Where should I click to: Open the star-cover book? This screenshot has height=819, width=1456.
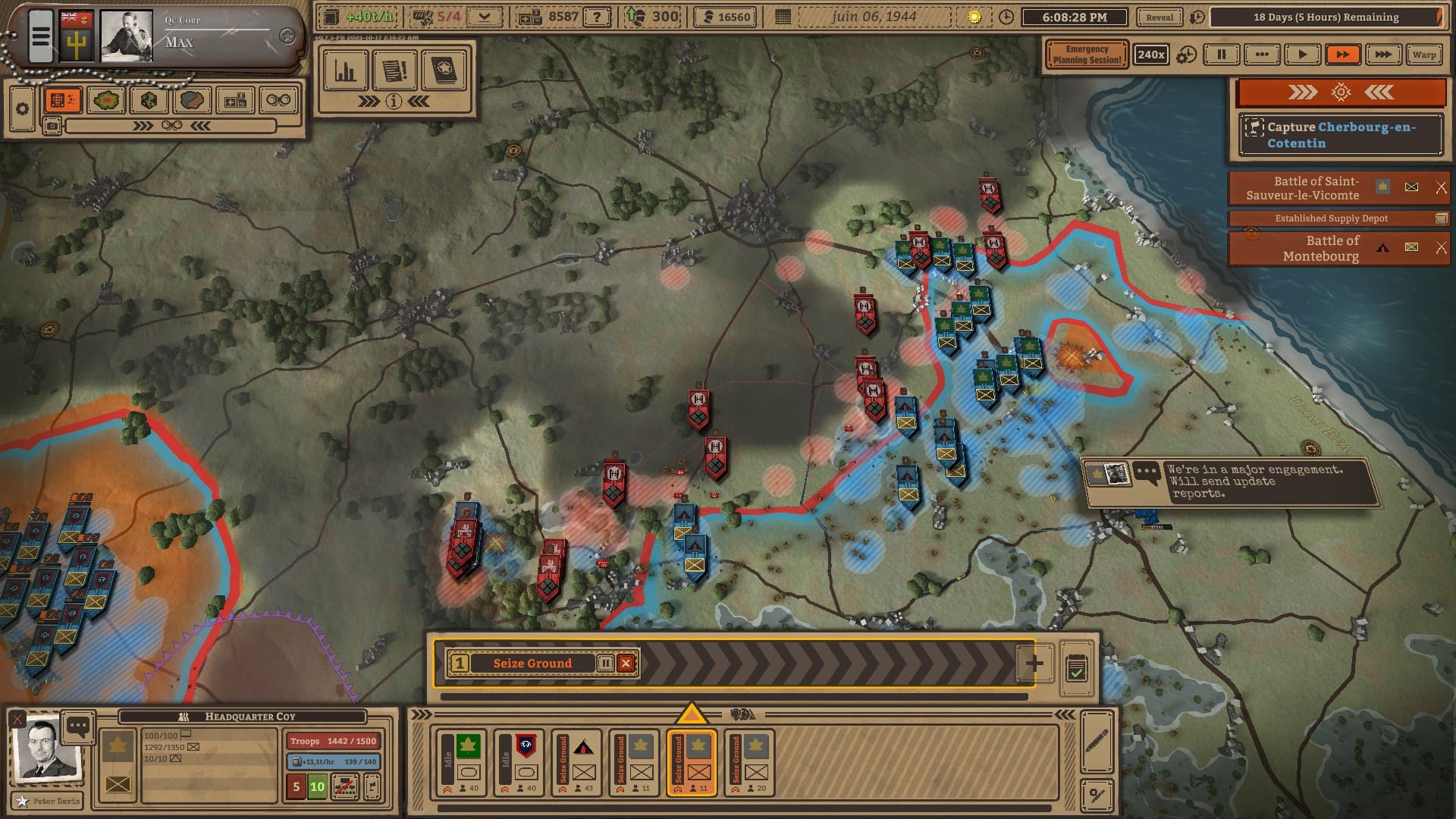(x=444, y=71)
